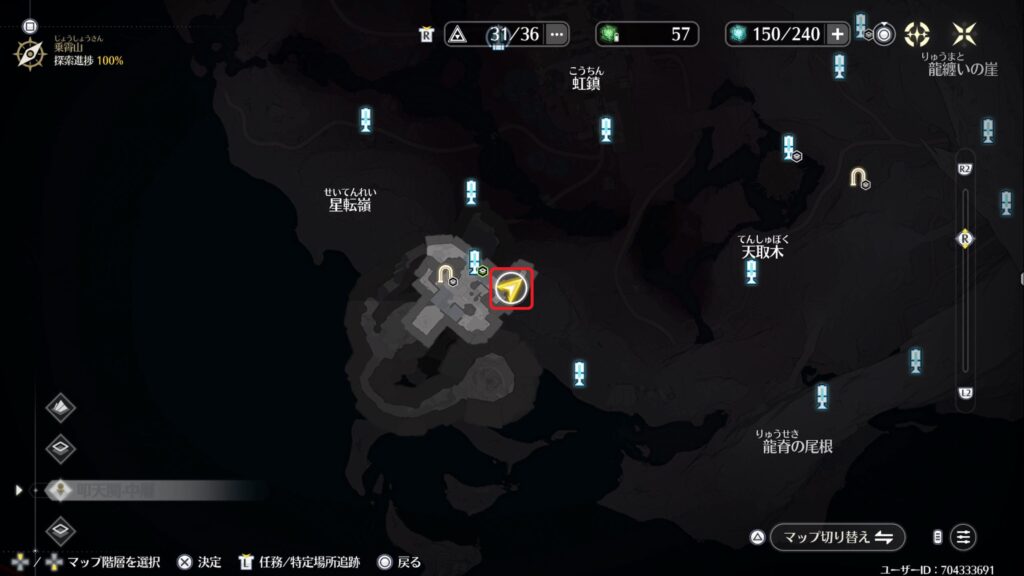
Task: Click the map zoom slider handle
Action: click(x=965, y=239)
